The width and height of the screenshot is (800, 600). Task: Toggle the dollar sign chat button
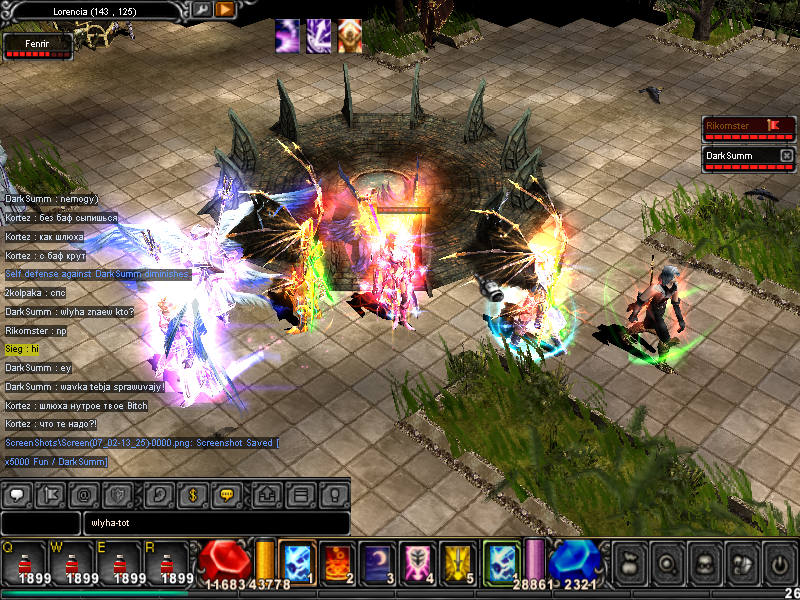pos(192,494)
